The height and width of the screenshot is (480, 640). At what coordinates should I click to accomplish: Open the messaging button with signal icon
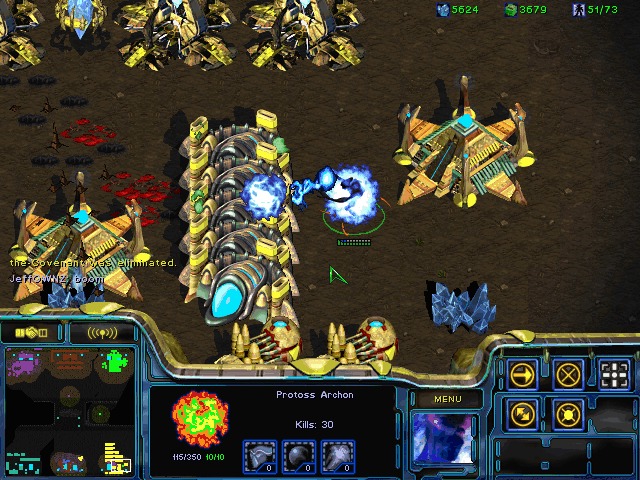coord(103,332)
